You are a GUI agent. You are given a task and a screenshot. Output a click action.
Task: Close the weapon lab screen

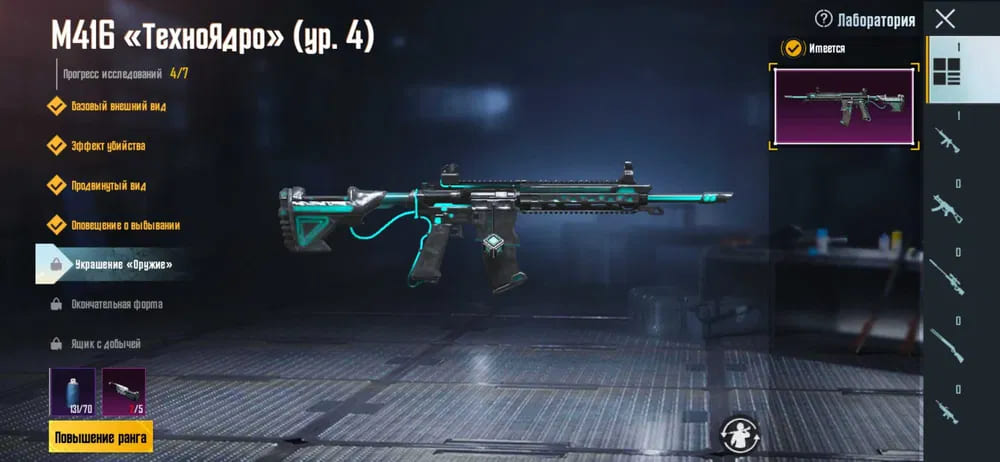[x=944, y=18]
